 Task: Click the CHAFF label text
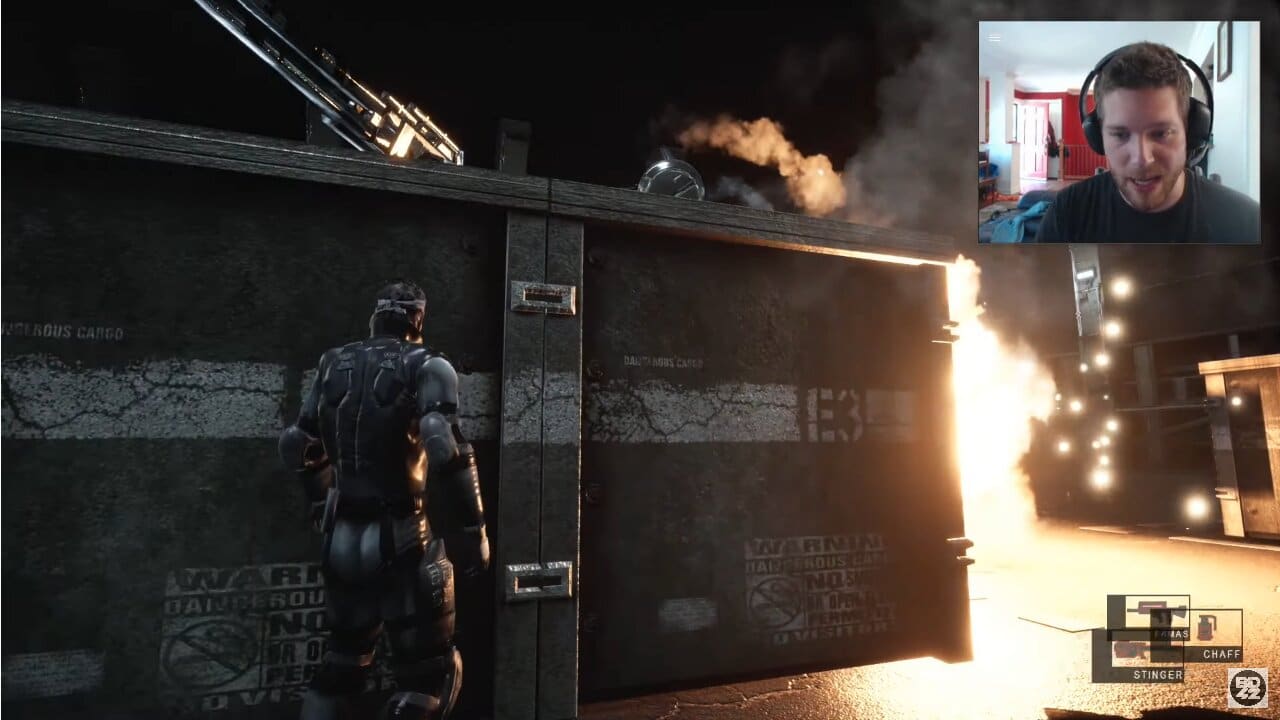coord(1222,654)
